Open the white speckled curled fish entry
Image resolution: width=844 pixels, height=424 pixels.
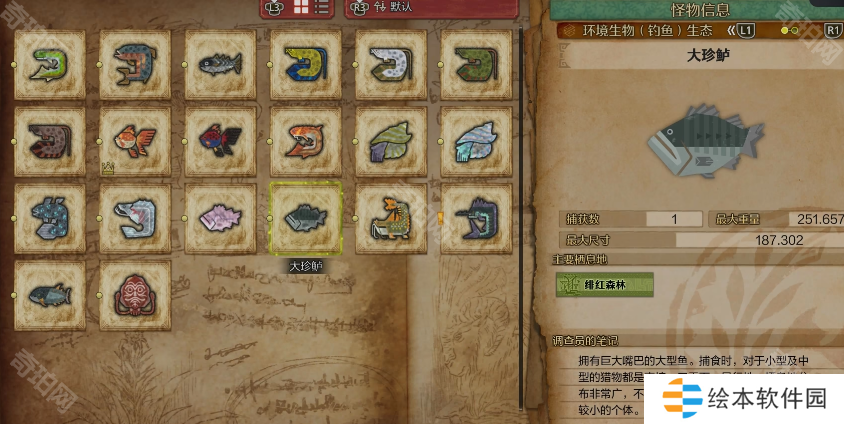pos(391,64)
